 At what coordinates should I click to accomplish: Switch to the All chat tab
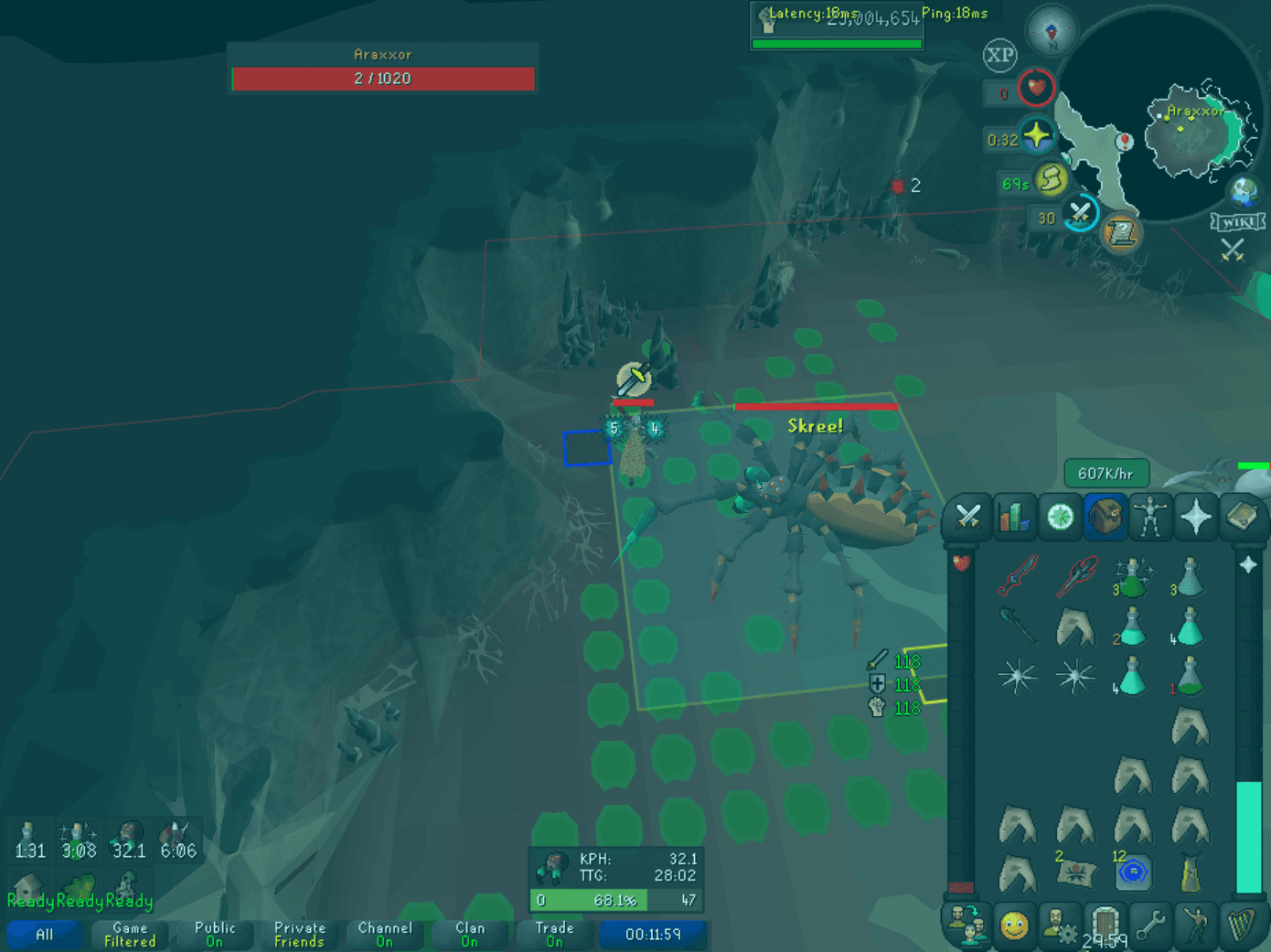coord(44,935)
